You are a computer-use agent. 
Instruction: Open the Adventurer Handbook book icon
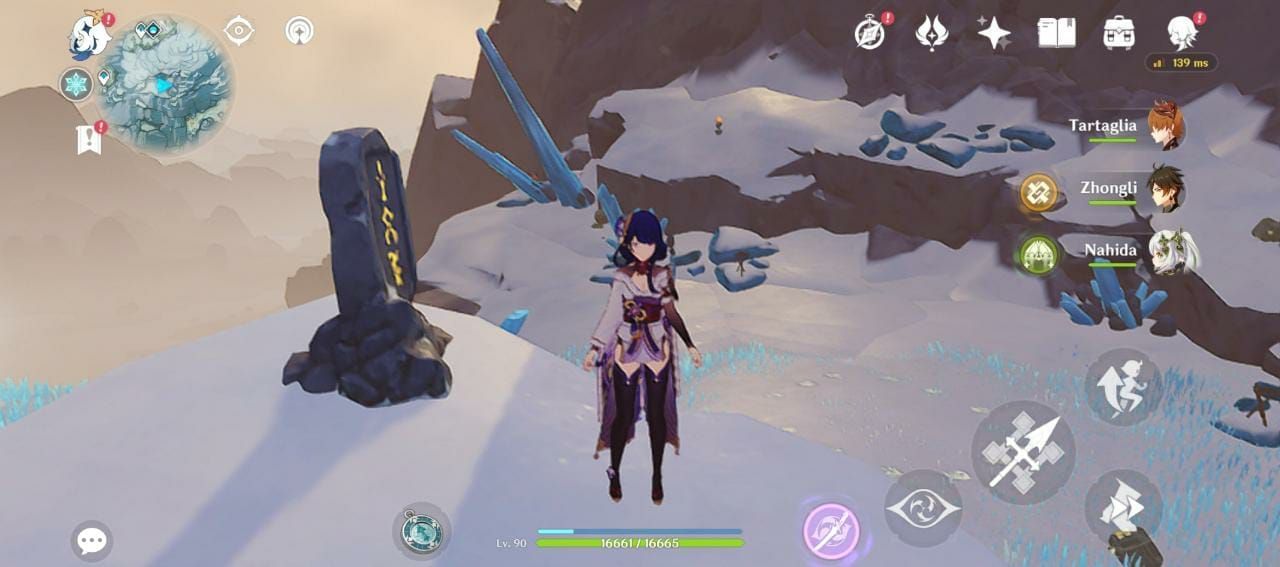pyautogui.click(x=1056, y=33)
